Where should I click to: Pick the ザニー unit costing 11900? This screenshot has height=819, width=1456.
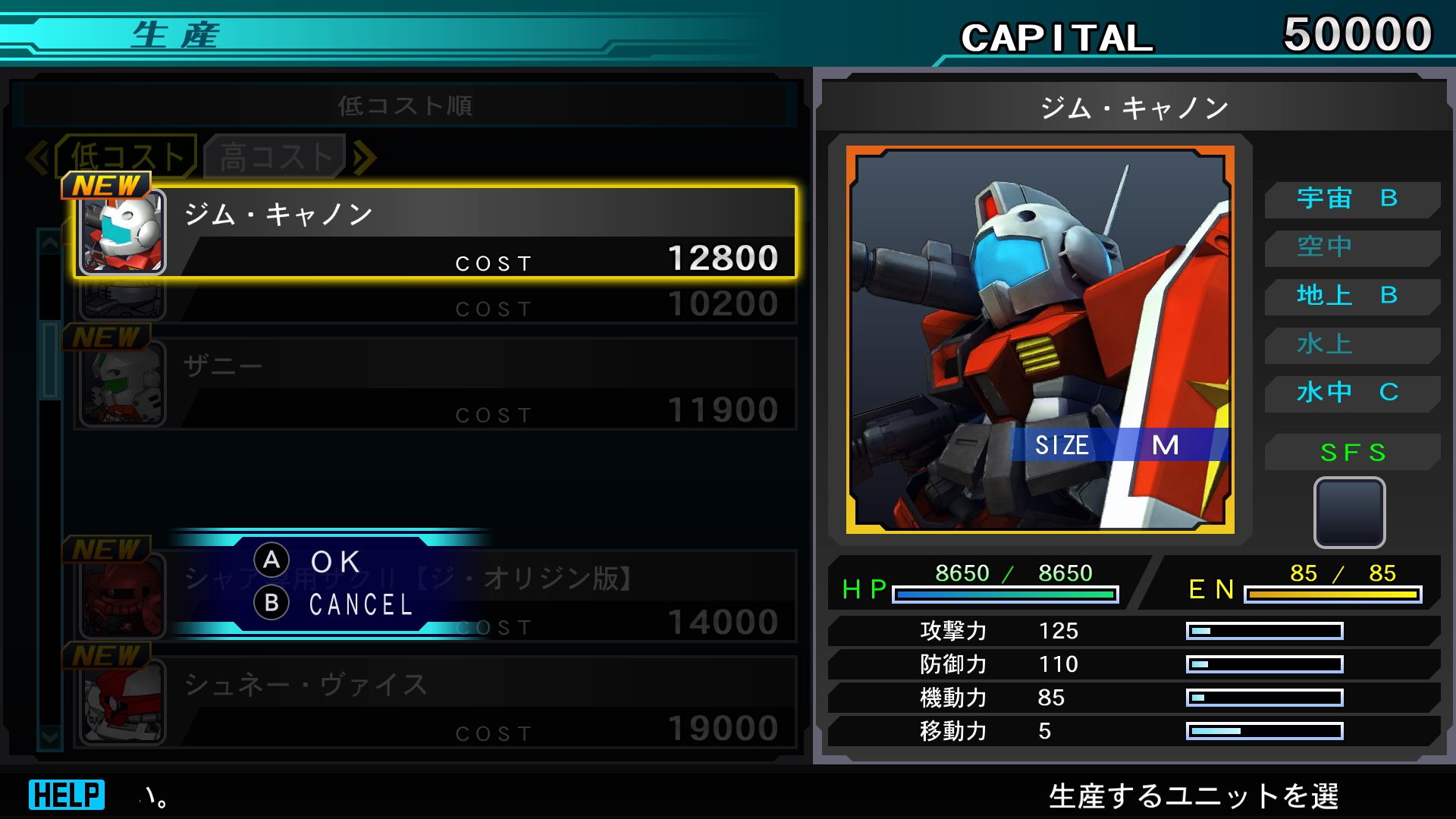pyautogui.click(x=435, y=384)
